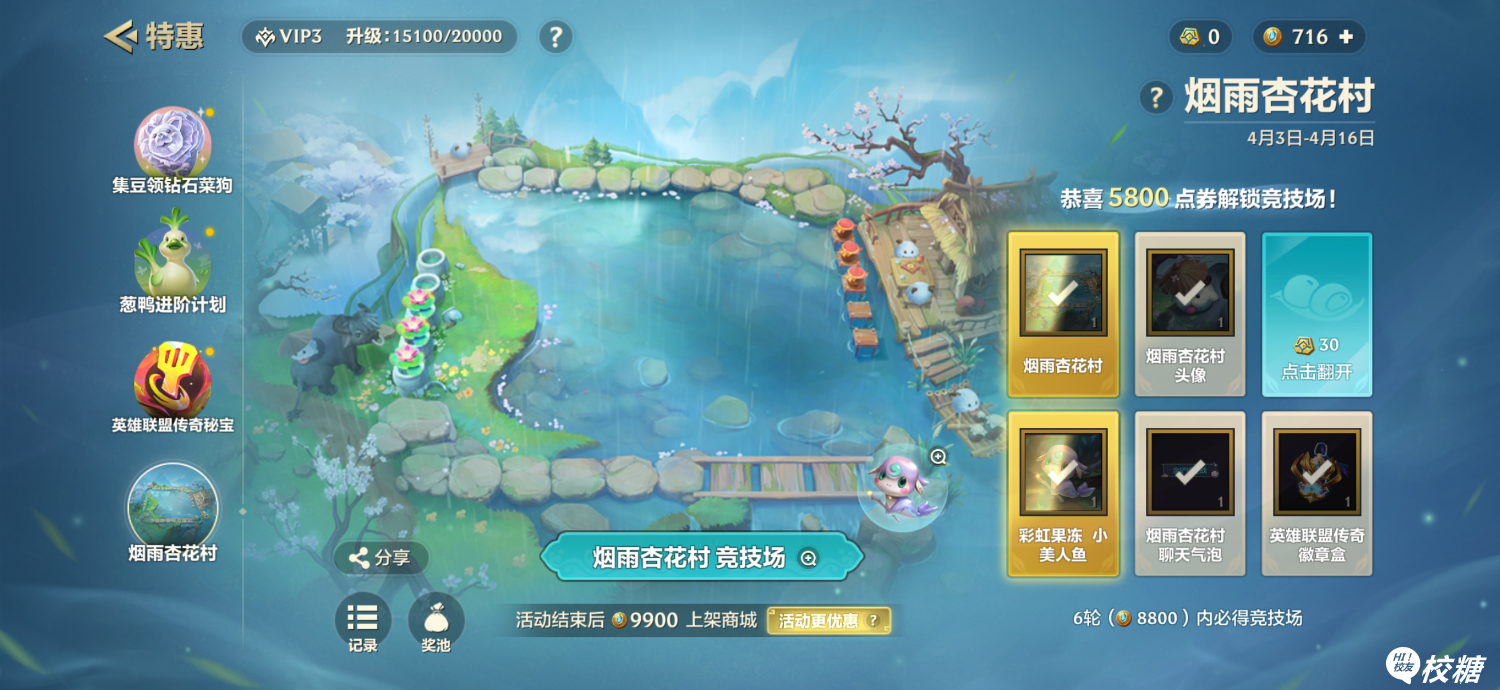The image size is (1500, 690).
Task: Open the VIP3 level upgrade panel
Action: [380, 37]
